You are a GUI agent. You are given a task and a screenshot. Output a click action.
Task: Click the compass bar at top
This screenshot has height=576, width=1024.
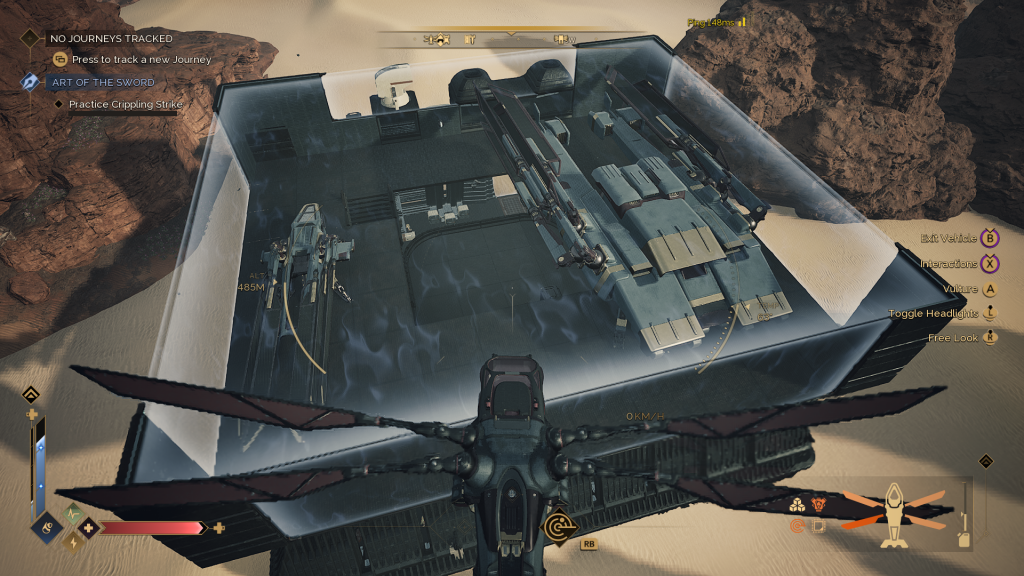pyautogui.click(x=511, y=39)
